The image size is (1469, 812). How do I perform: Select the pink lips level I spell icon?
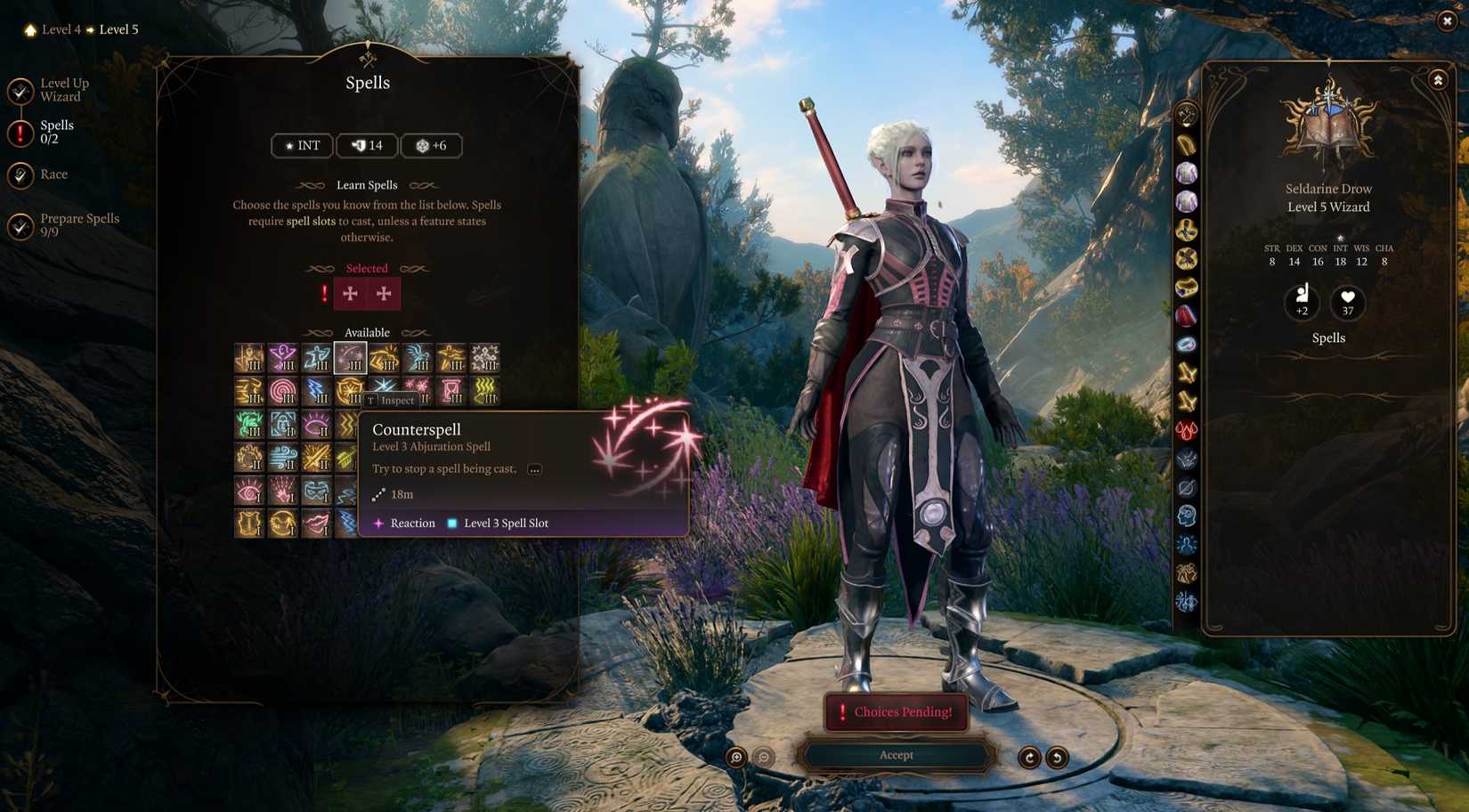tap(319, 523)
